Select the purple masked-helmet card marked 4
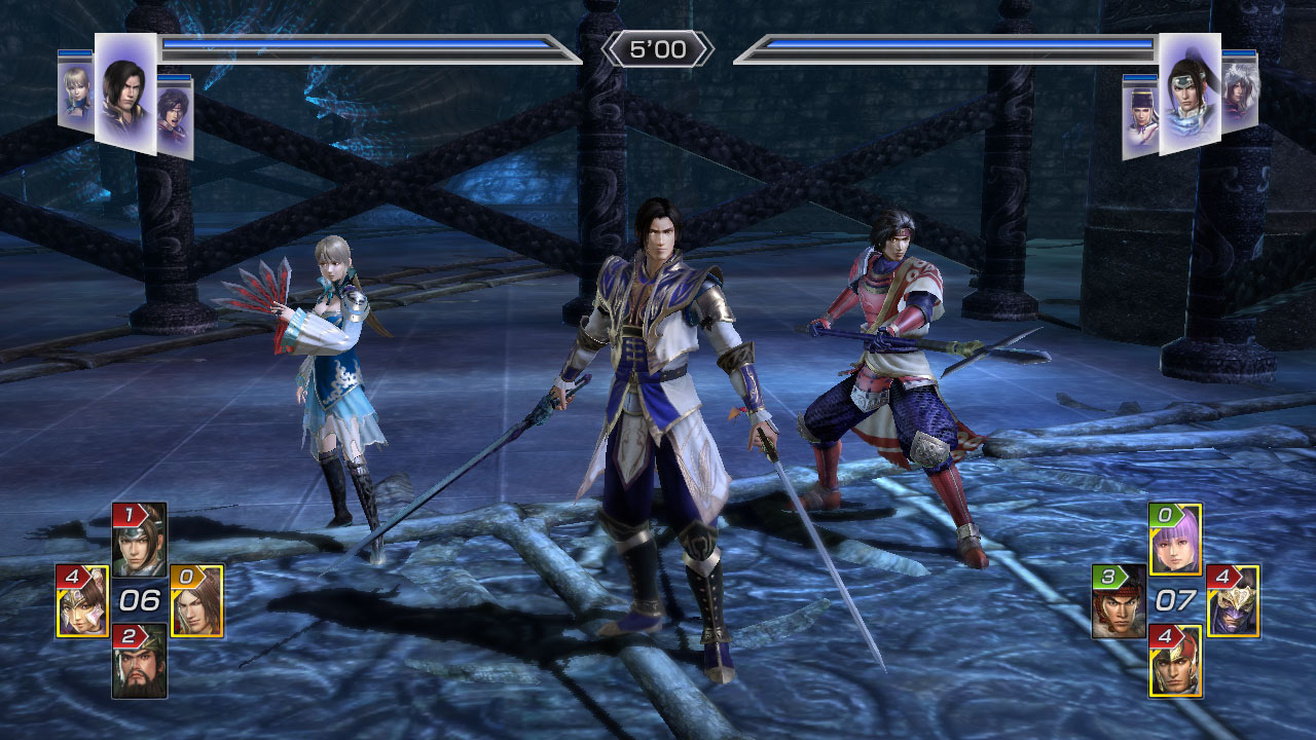Image resolution: width=1316 pixels, height=740 pixels. 1233,601
